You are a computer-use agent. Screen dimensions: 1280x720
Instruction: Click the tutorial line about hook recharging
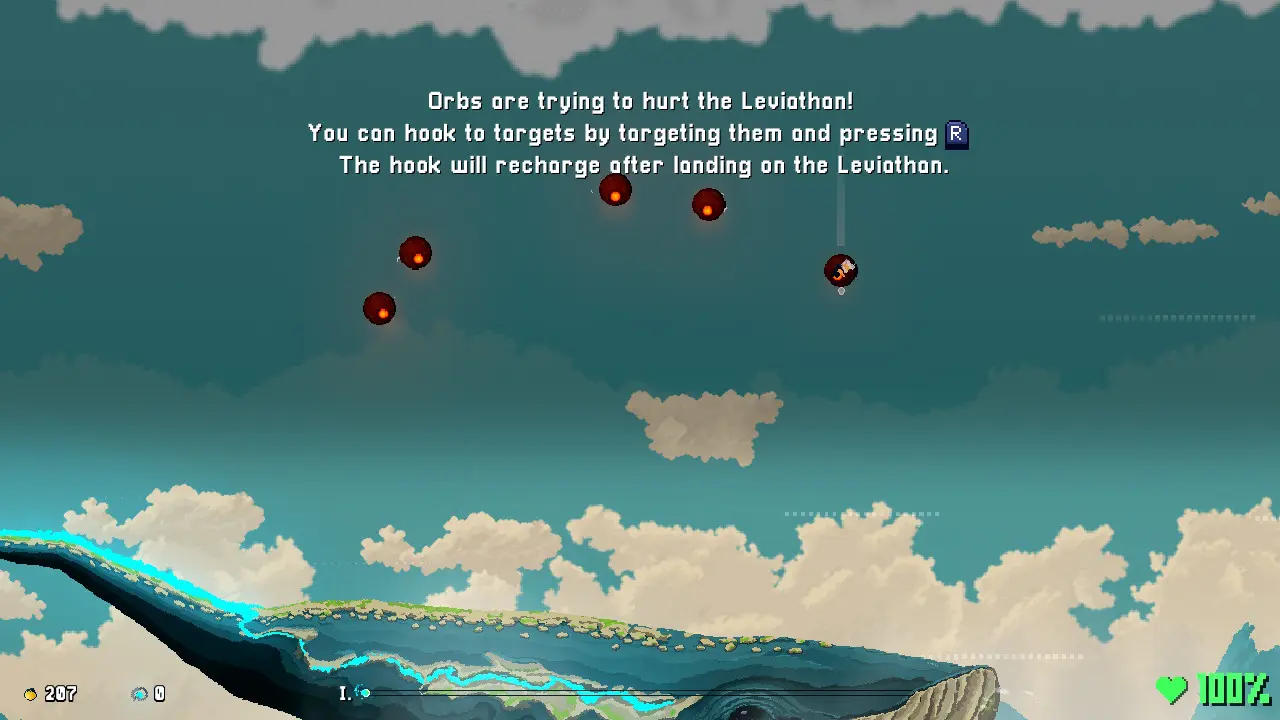pyautogui.click(x=644, y=165)
